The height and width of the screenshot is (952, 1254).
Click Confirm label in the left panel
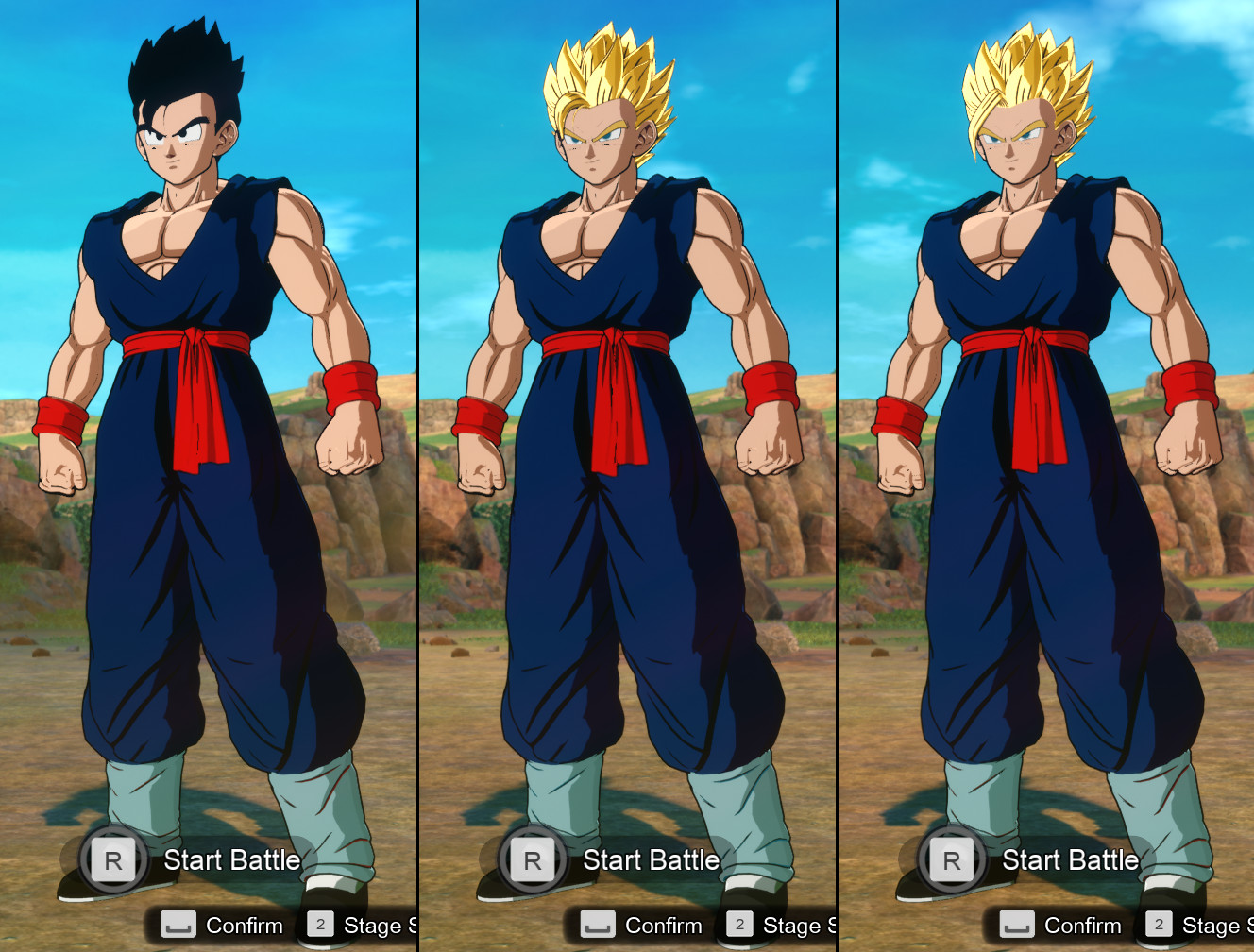[x=246, y=925]
